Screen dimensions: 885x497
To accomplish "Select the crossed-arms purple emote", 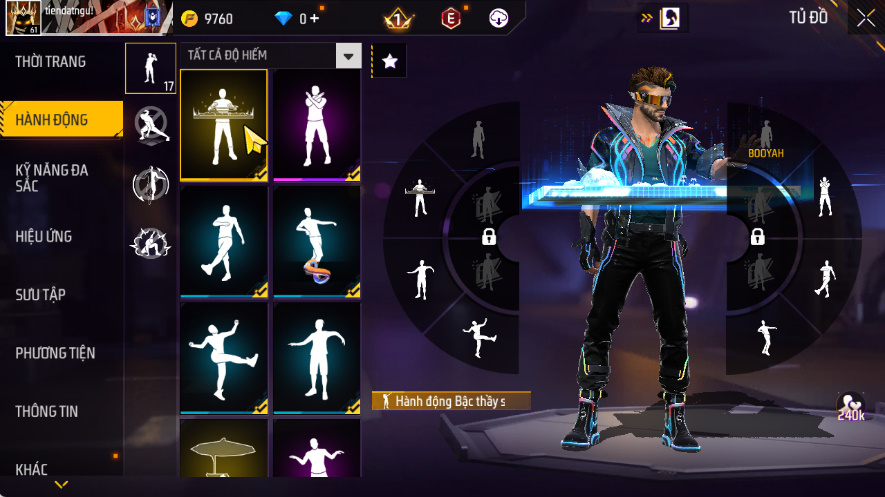I will click(316, 125).
